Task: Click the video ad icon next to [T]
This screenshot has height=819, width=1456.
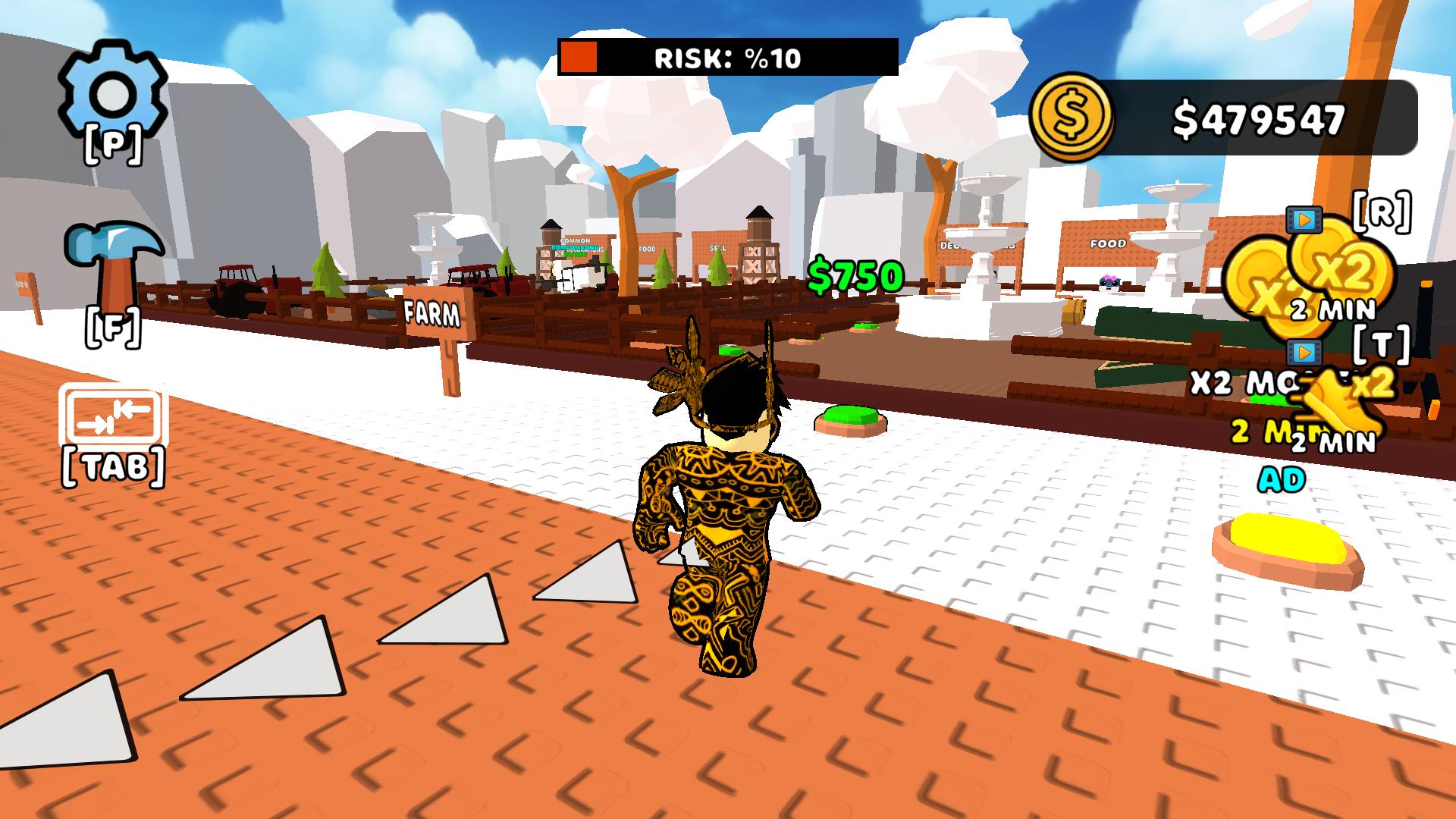Action: coord(1303,351)
